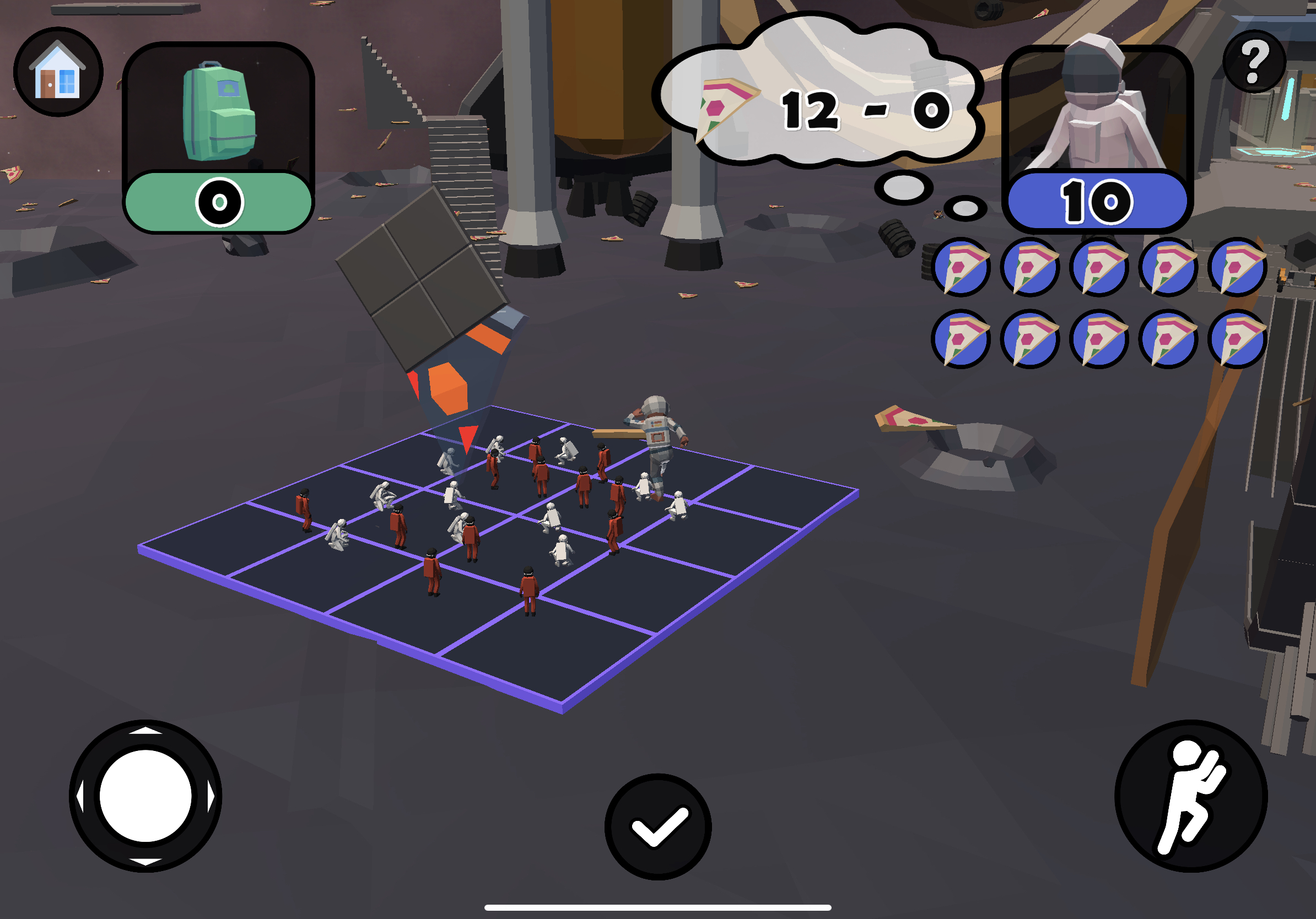Tap the blue counter showing 10
Viewport: 1316px width, 919px height.
pos(1097,201)
